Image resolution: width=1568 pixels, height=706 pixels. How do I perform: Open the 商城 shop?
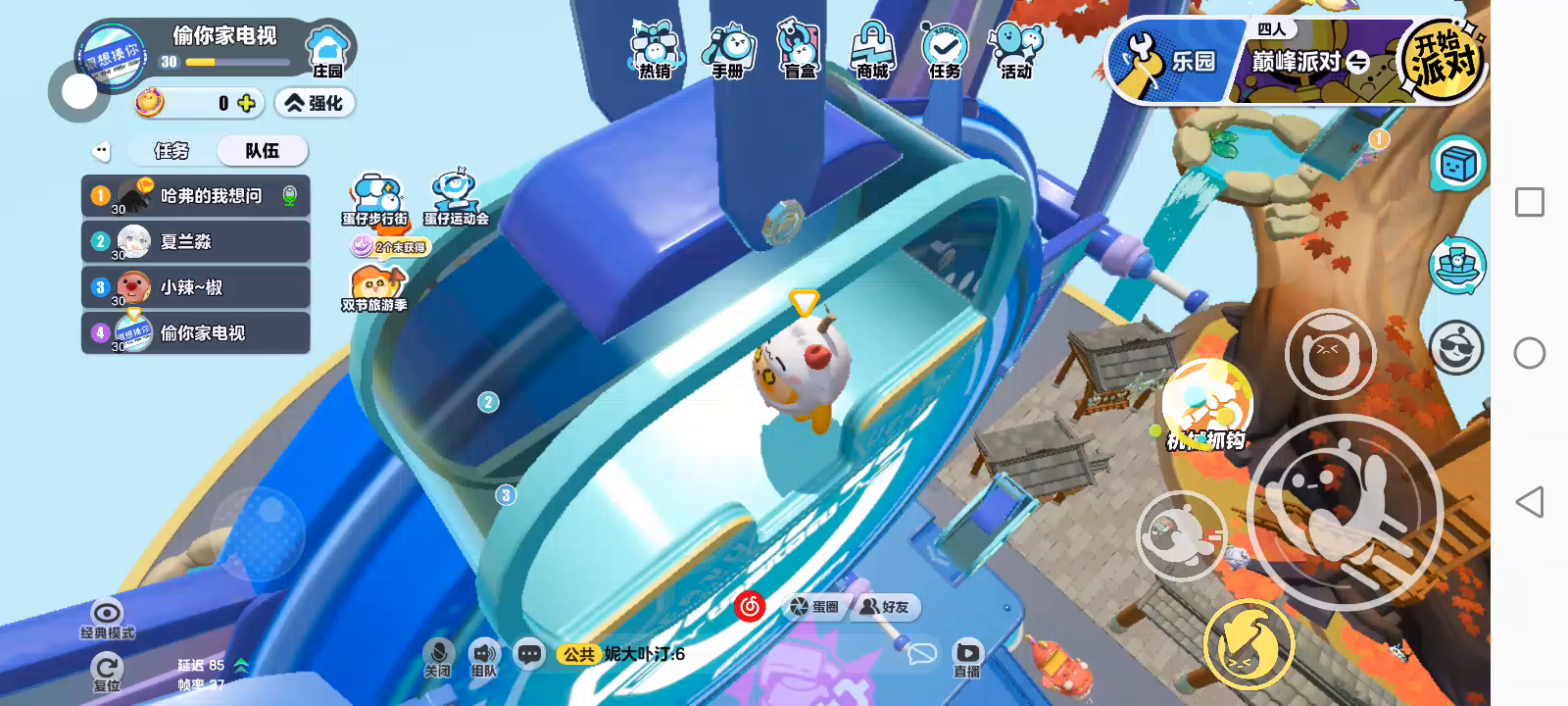coord(871,51)
